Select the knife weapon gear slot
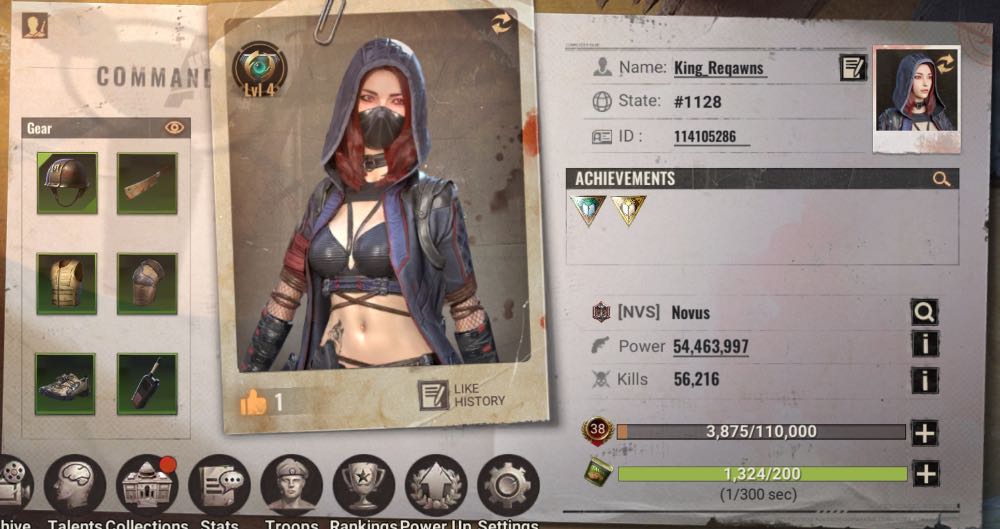The image size is (1000, 529). coord(147,183)
